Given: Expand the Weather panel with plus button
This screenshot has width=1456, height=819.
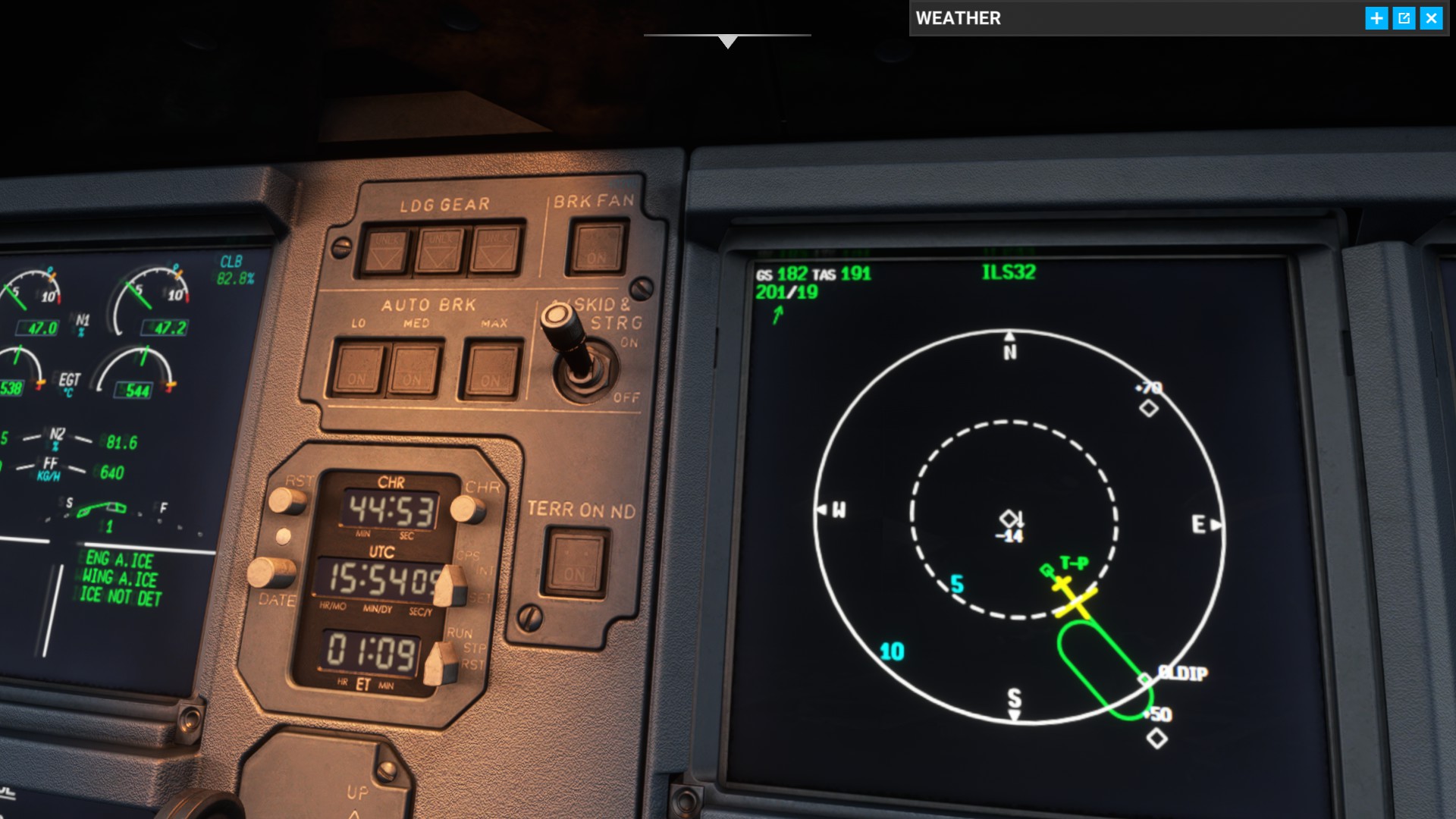Looking at the screenshot, I should point(1376,18).
